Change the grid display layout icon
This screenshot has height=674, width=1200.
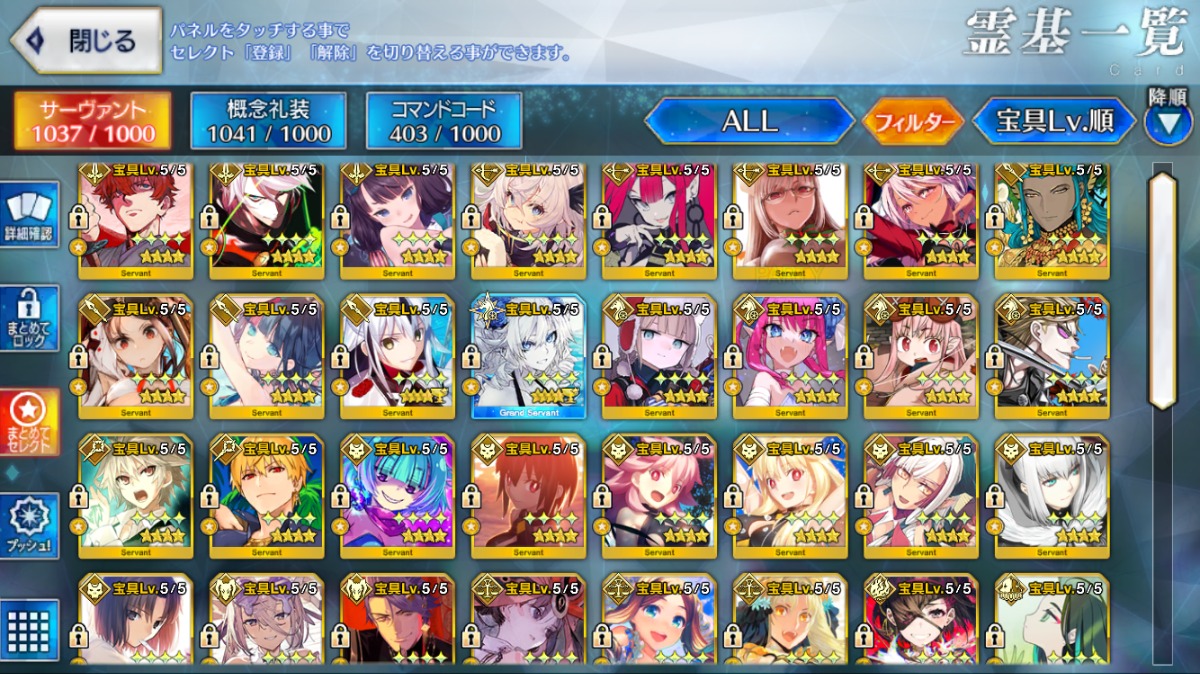click(x=31, y=630)
